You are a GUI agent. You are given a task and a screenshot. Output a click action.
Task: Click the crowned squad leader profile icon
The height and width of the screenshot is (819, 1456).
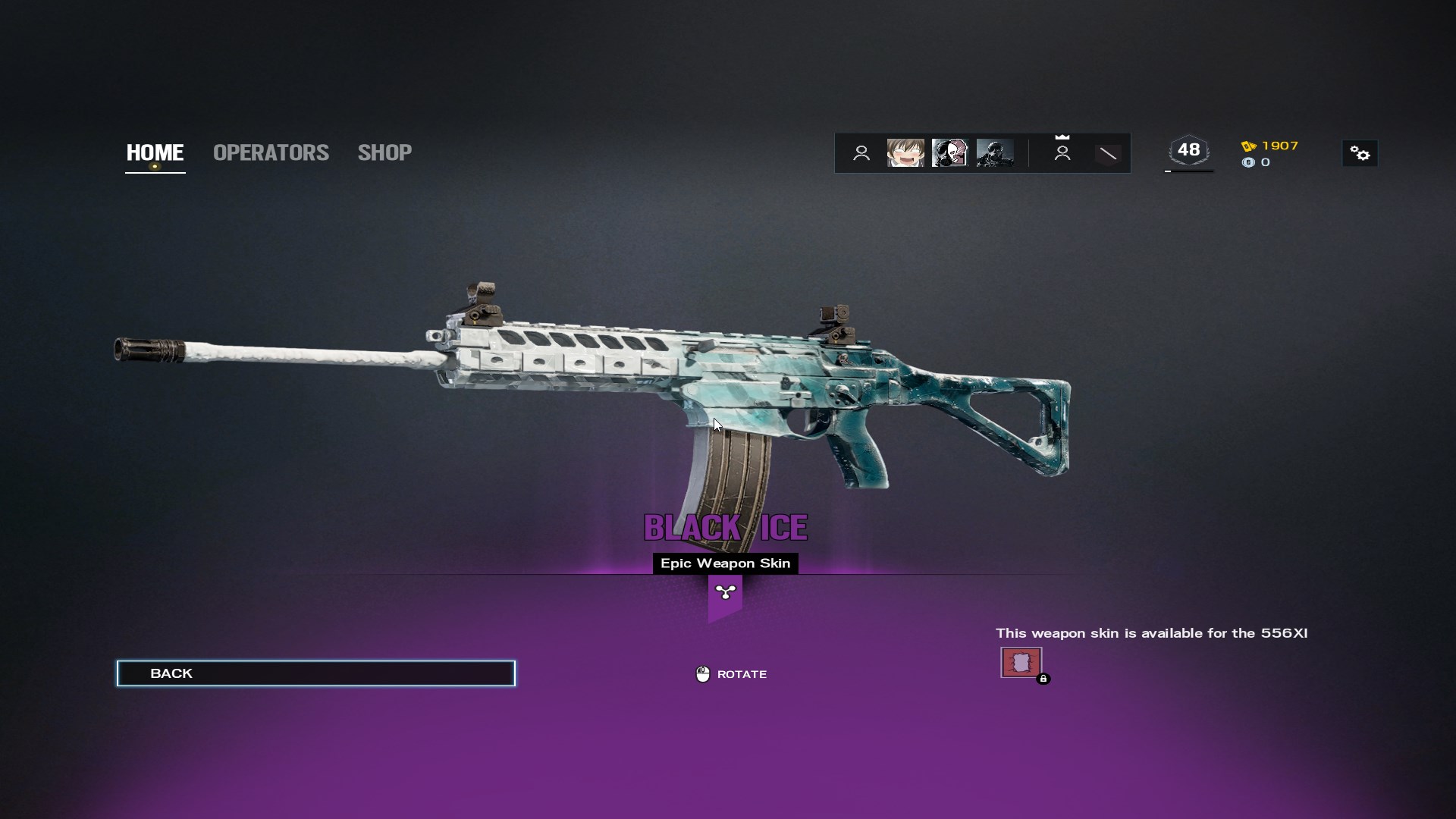(x=1062, y=152)
